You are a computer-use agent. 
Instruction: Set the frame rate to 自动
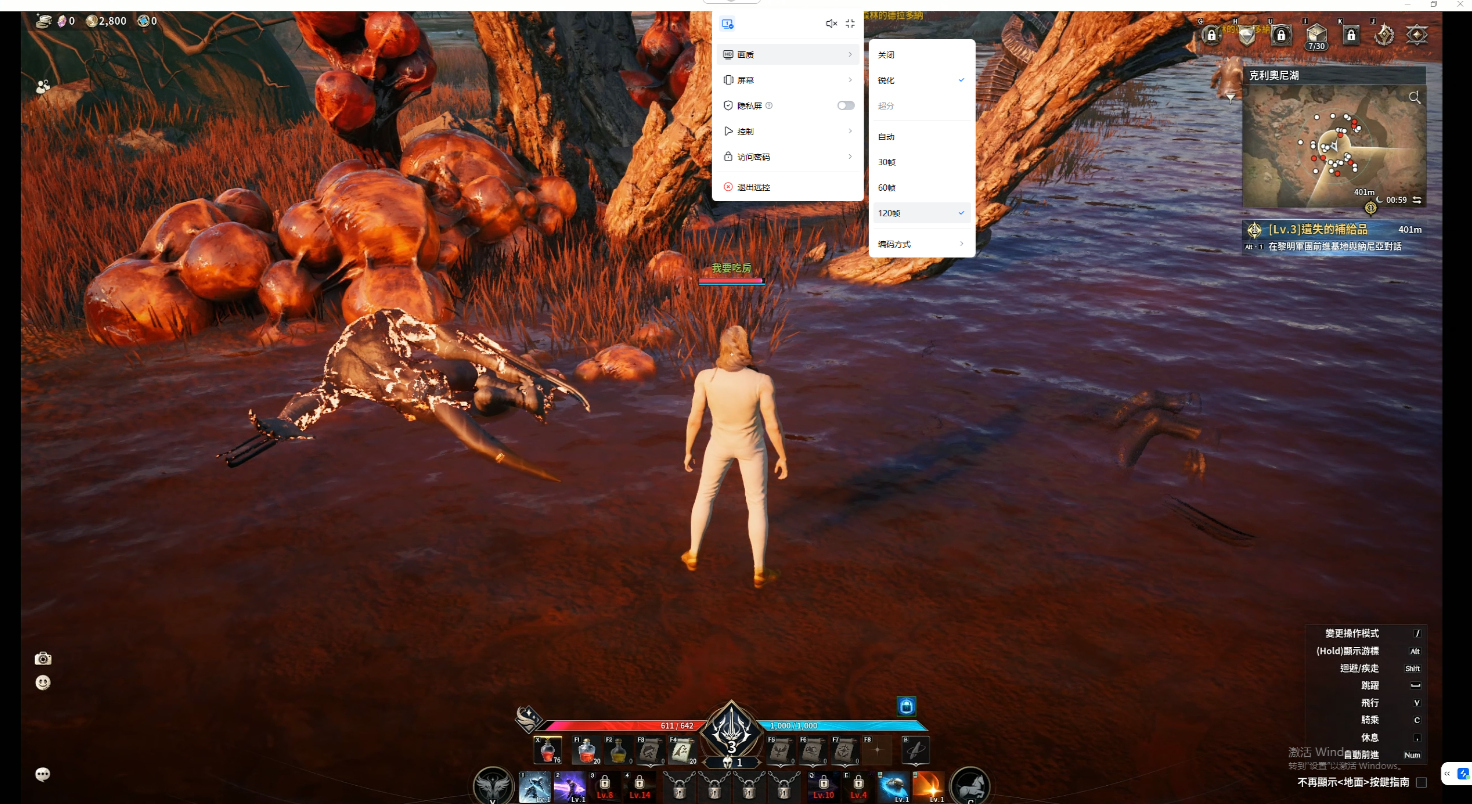pos(921,137)
